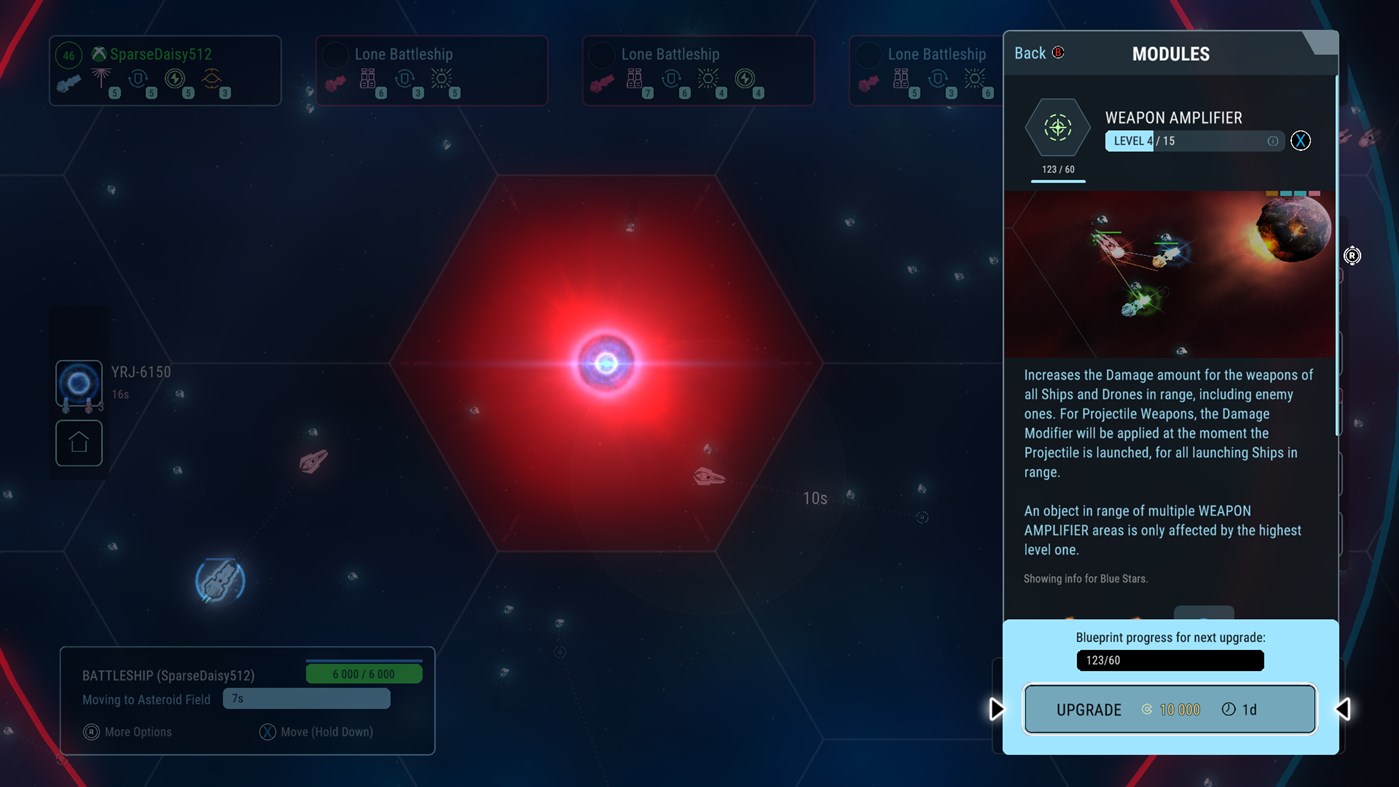Toggle the X deselect marker on the module header

[x=1300, y=140]
